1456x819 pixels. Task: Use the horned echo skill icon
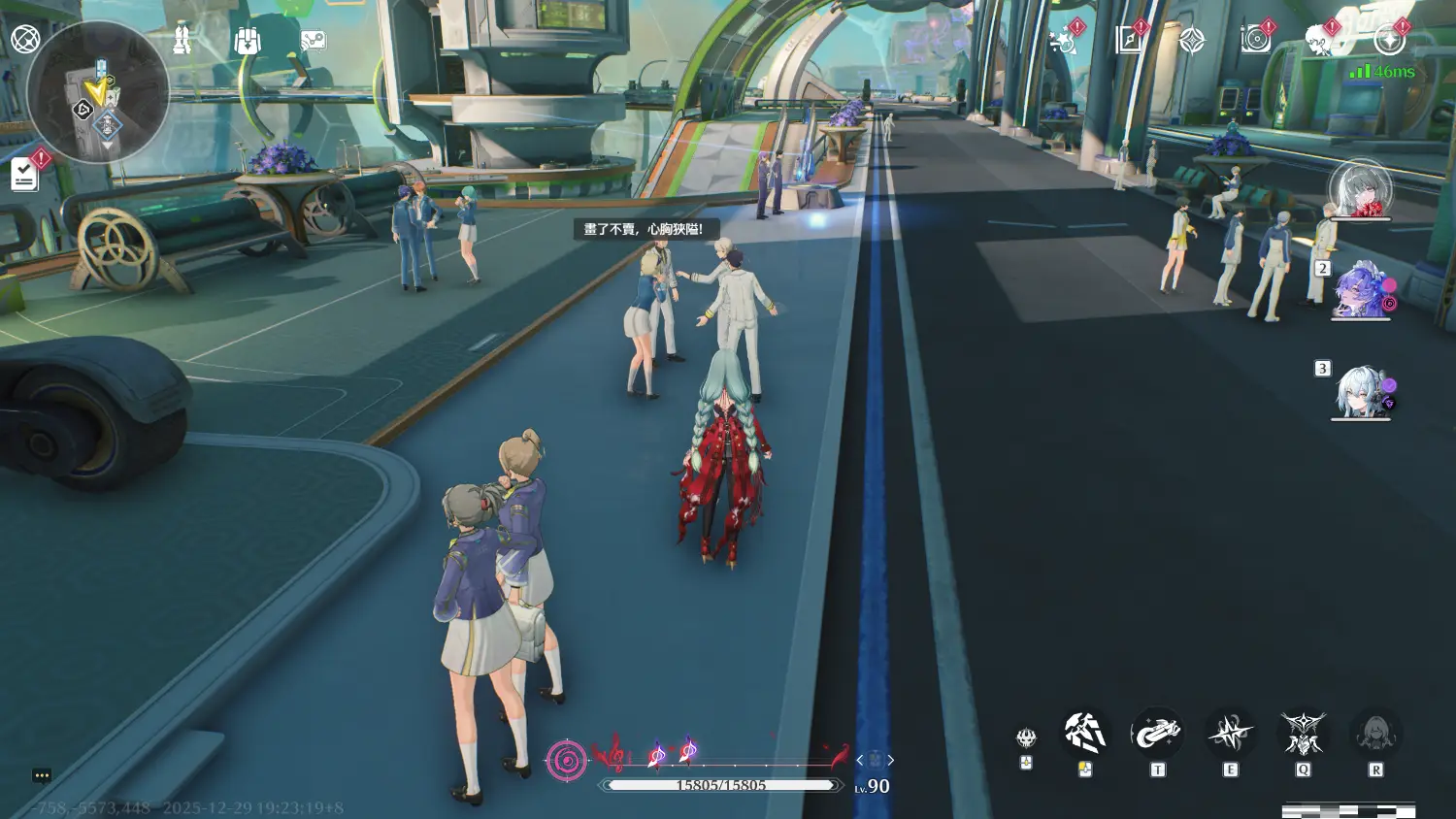1303,734
